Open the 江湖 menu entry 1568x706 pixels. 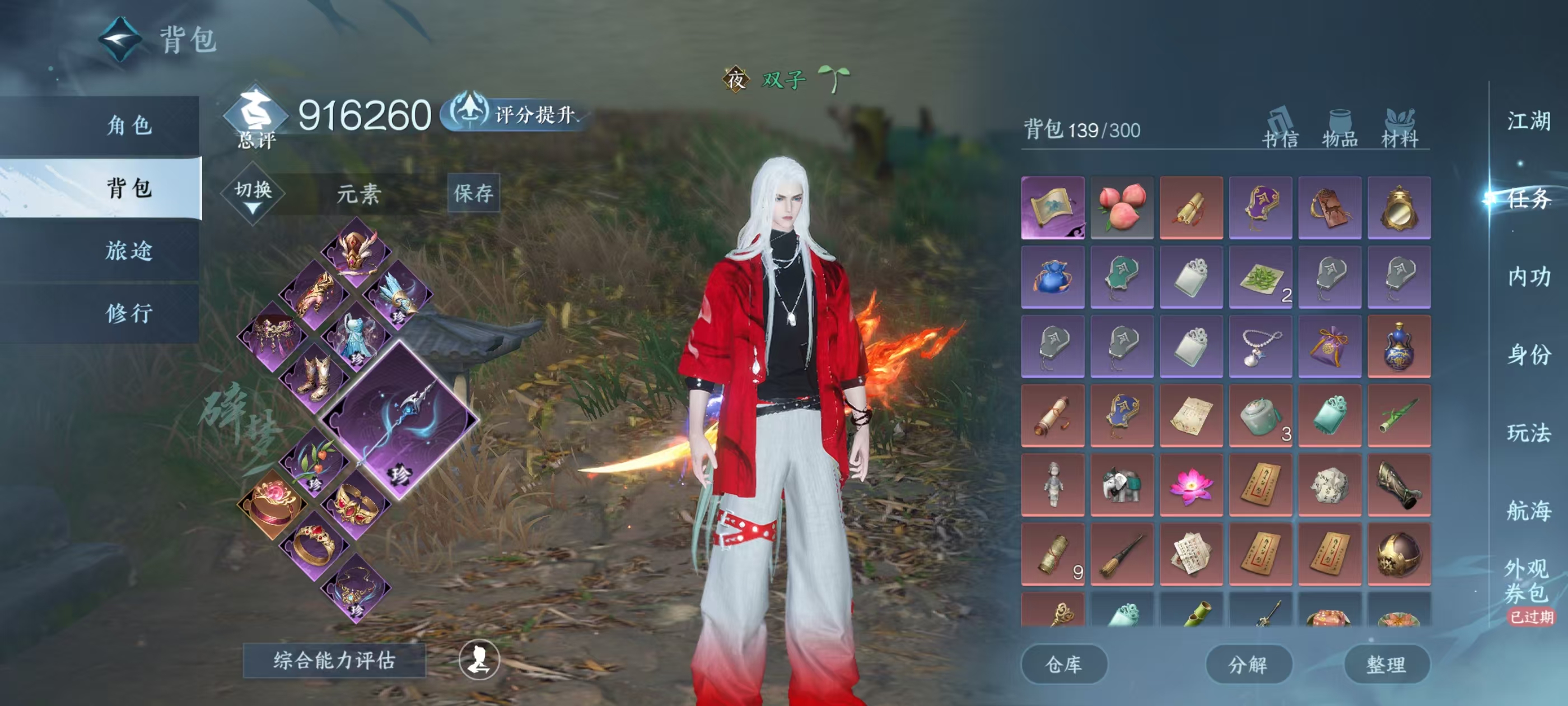[1528, 120]
